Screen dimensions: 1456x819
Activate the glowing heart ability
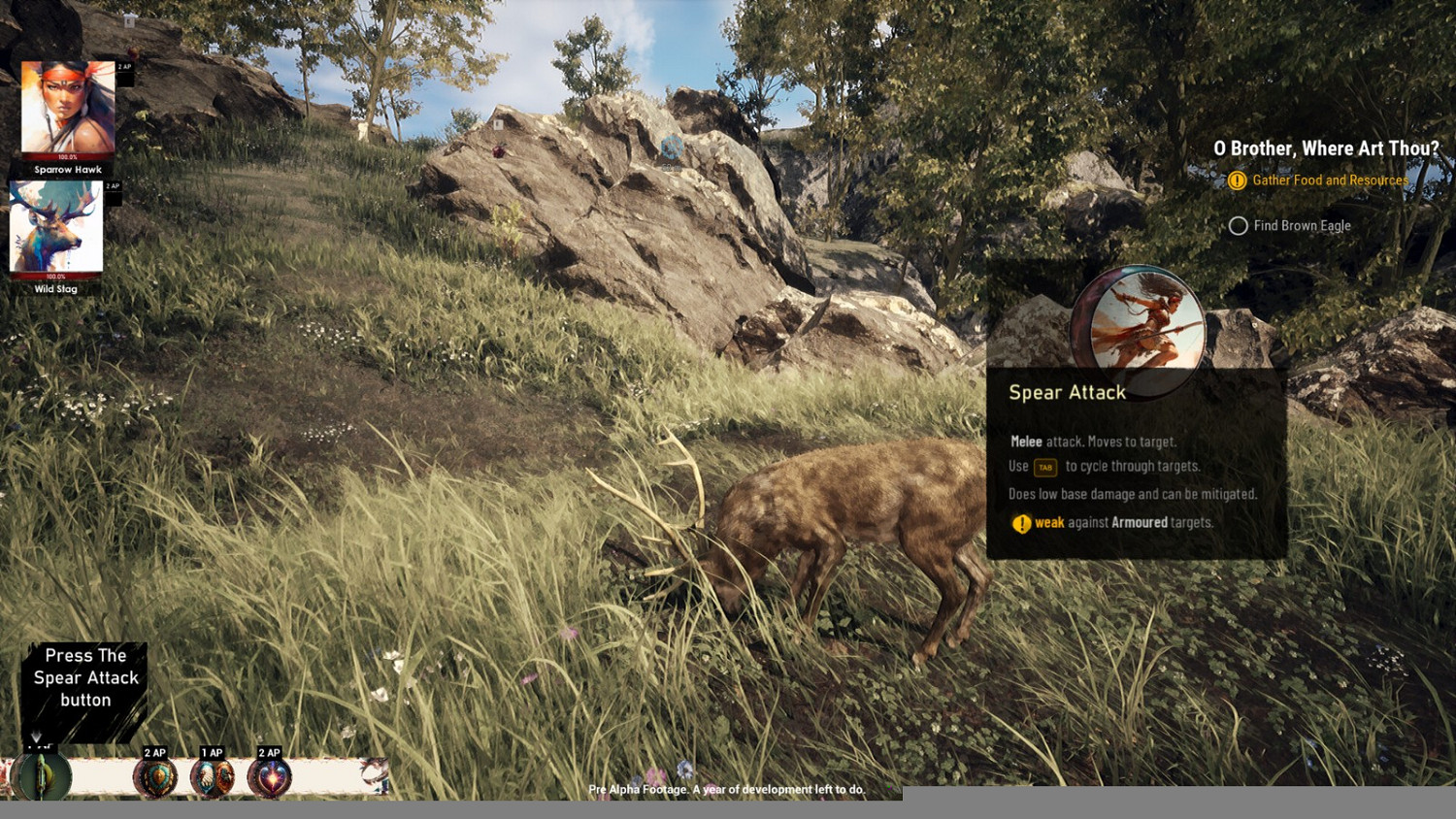tap(270, 777)
